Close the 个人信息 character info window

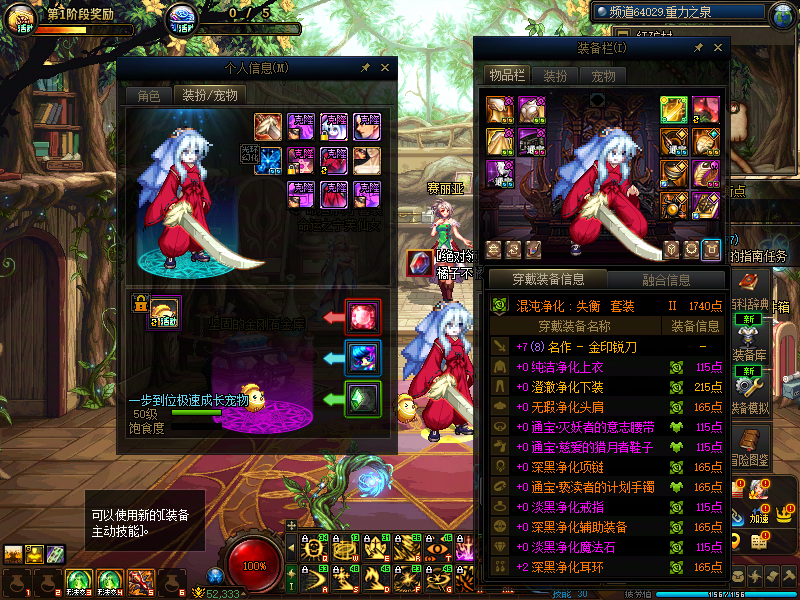385,68
